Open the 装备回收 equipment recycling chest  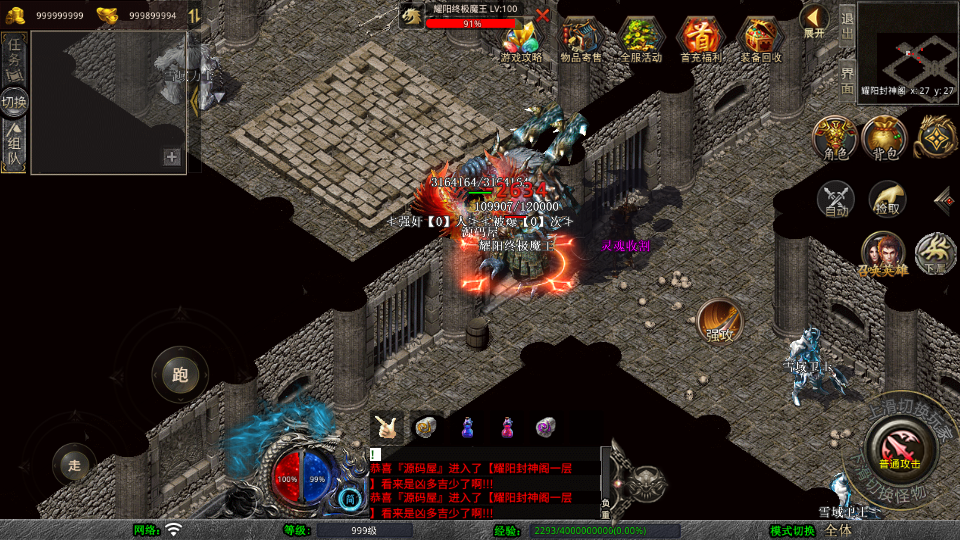click(761, 40)
